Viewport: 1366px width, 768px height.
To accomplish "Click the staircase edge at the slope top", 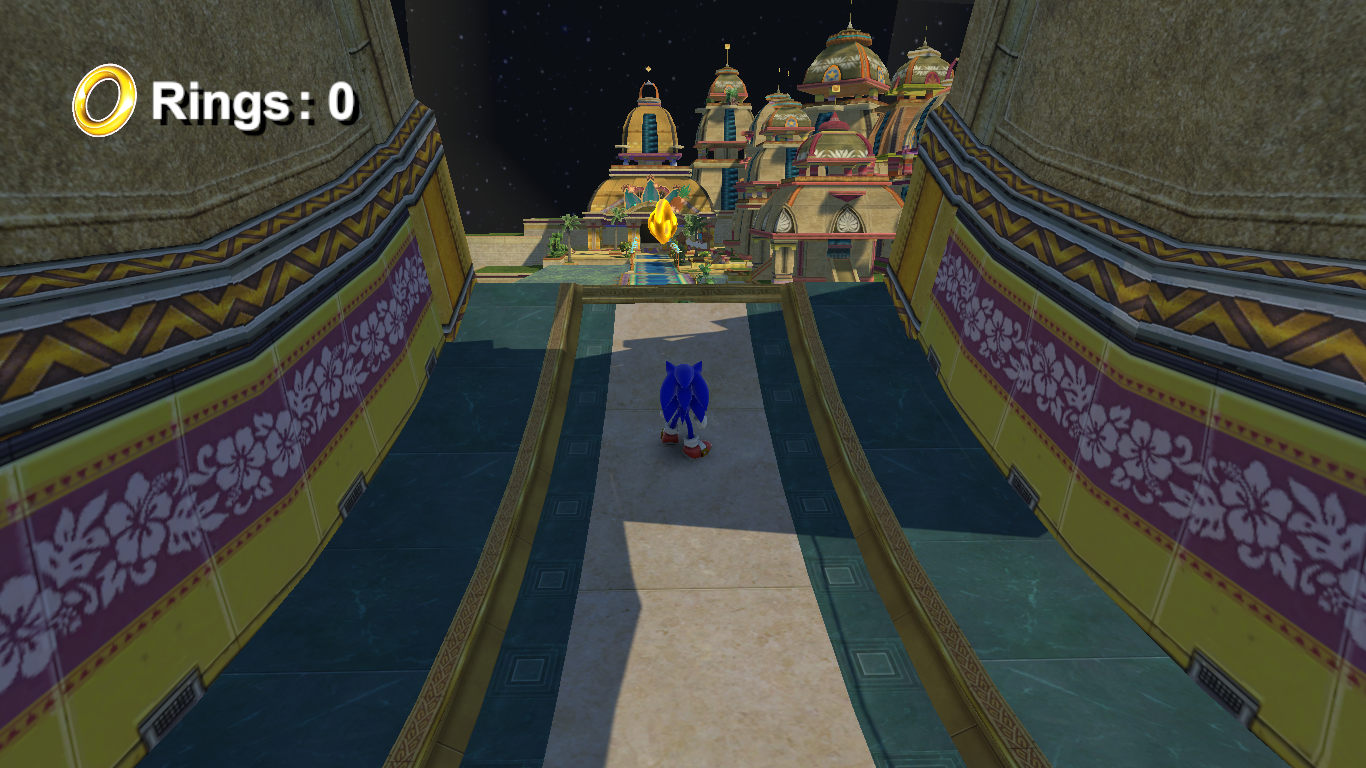I will pyautogui.click(x=680, y=295).
